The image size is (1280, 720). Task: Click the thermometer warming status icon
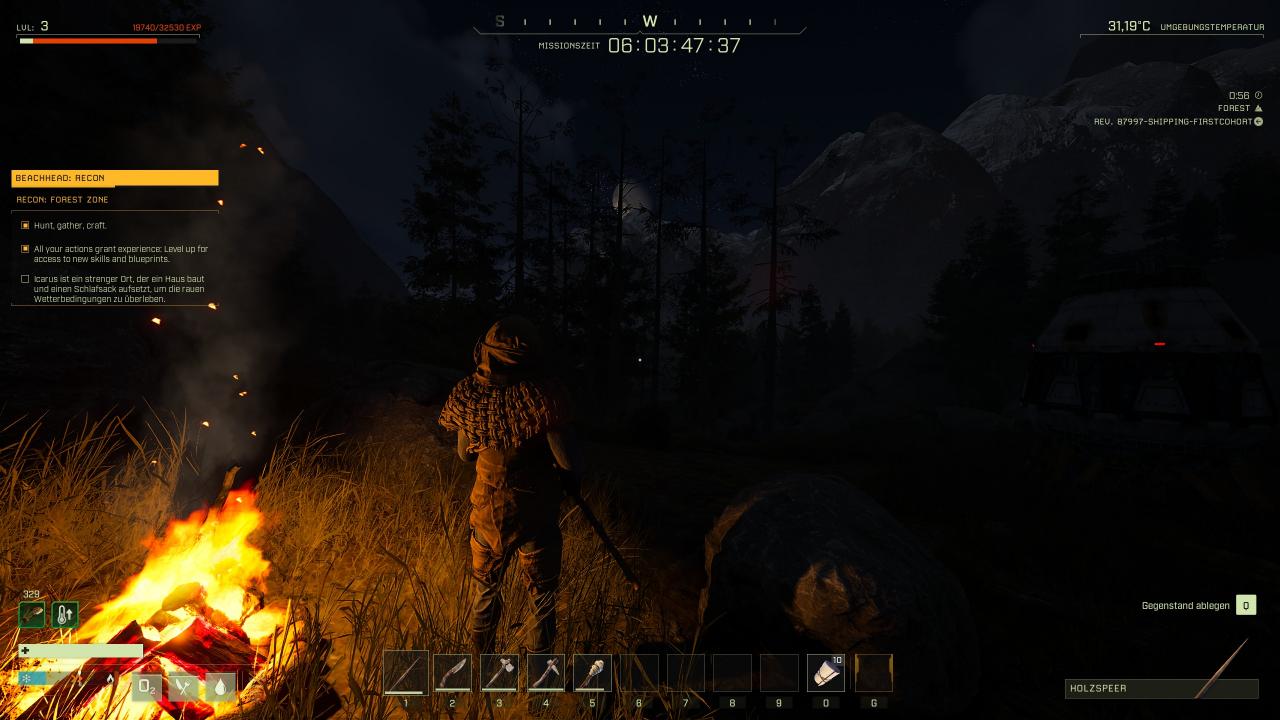click(x=65, y=614)
